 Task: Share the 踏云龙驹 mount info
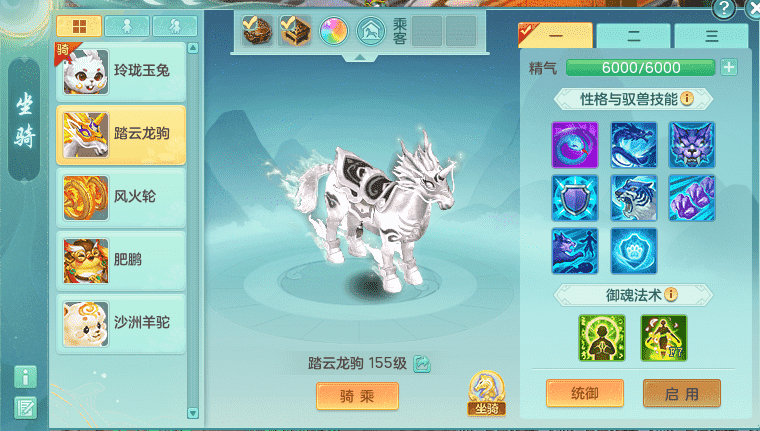[422, 364]
